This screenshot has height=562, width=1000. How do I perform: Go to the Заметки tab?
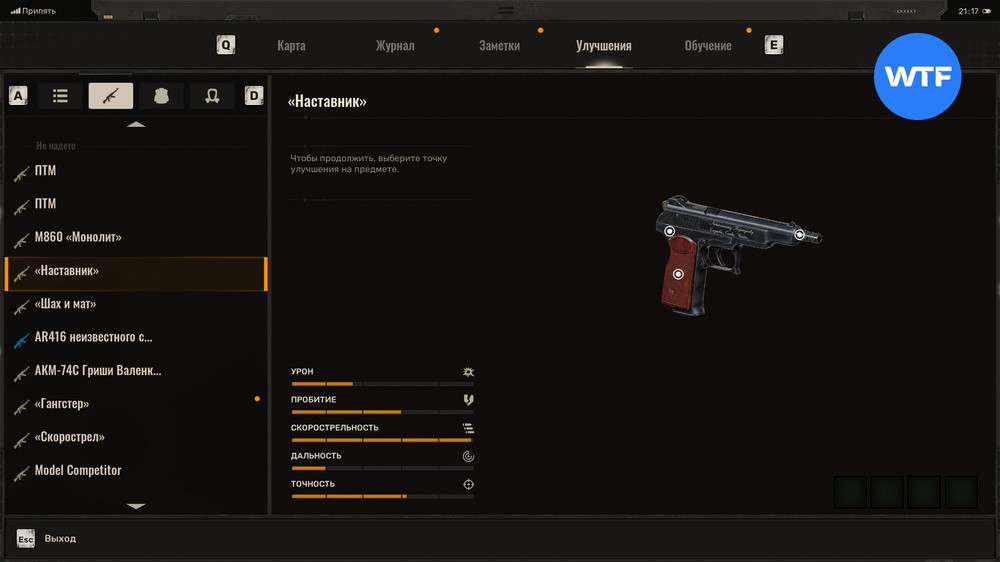499,46
